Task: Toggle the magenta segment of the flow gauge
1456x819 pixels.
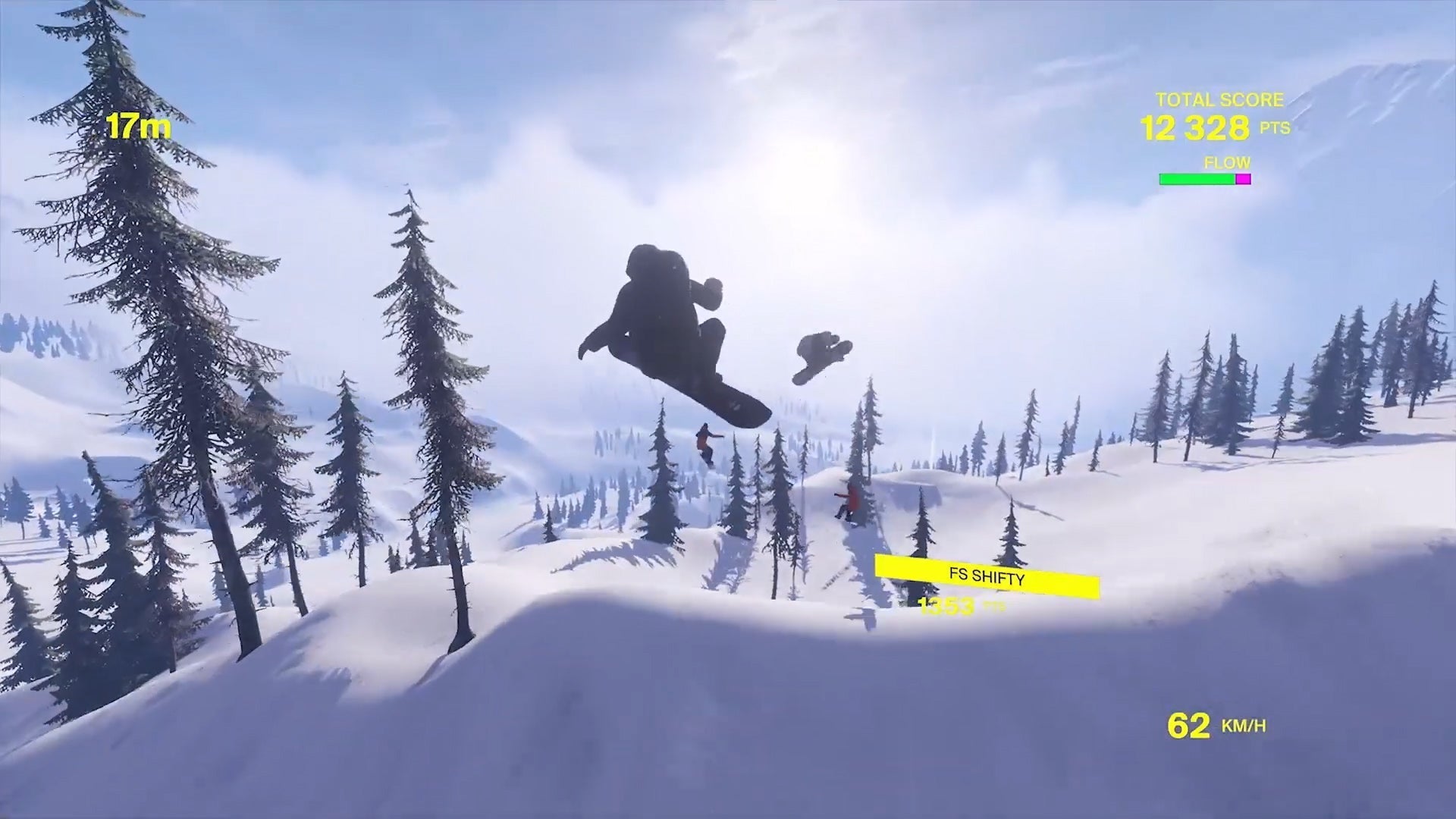Action: 1243,179
